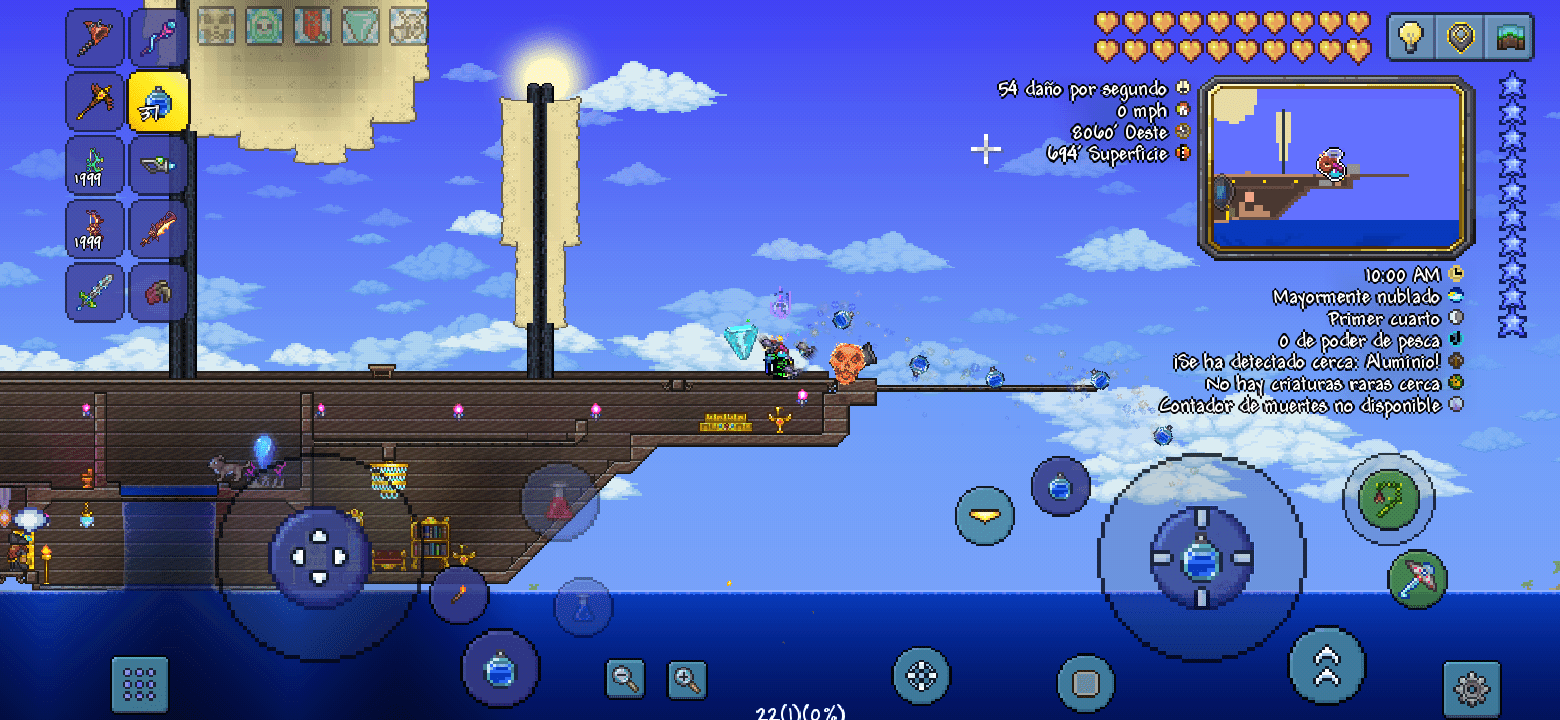This screenshot has width=1560, height=720.
Task: Open the inventory with the grid button
Action: (139, 682)
